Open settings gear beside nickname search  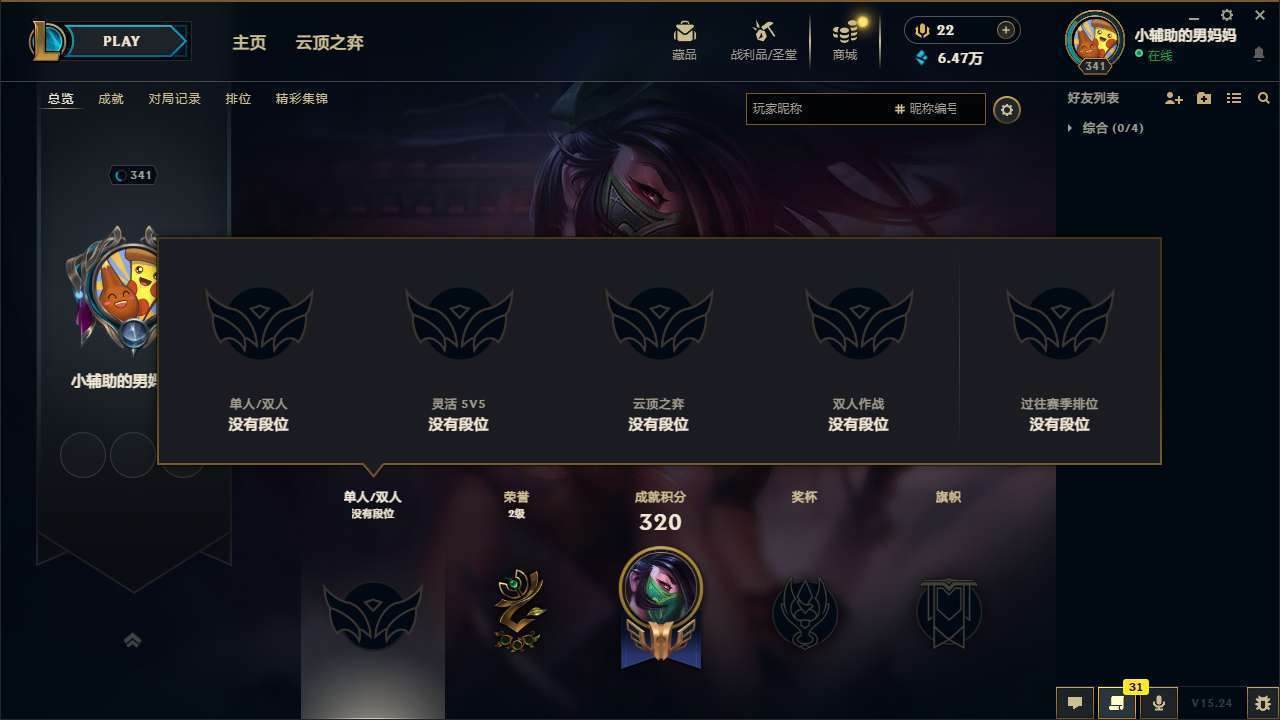click(x=1007, y=110)
